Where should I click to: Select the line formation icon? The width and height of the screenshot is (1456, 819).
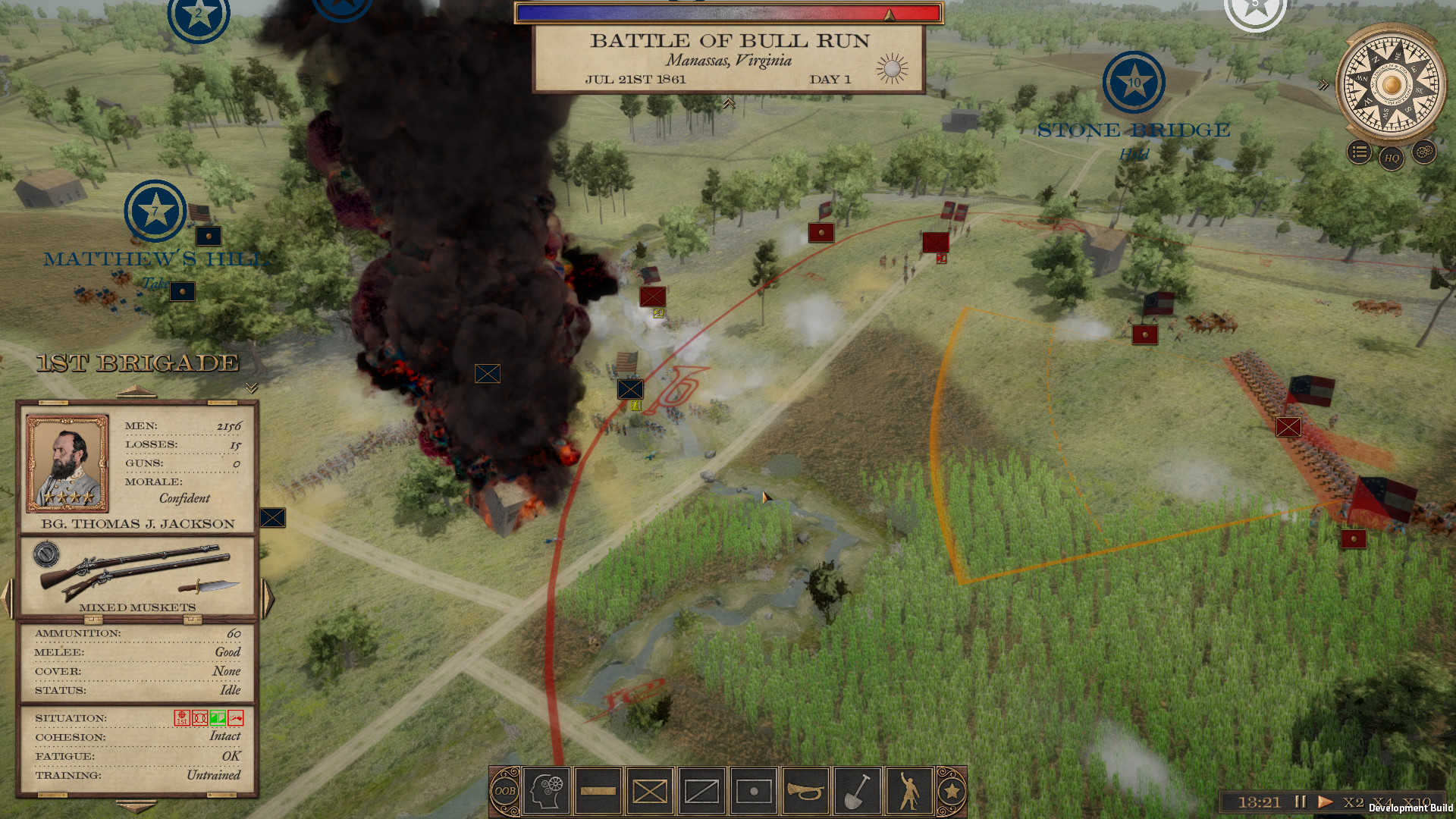pyautogui.click(x=598, y=790)
